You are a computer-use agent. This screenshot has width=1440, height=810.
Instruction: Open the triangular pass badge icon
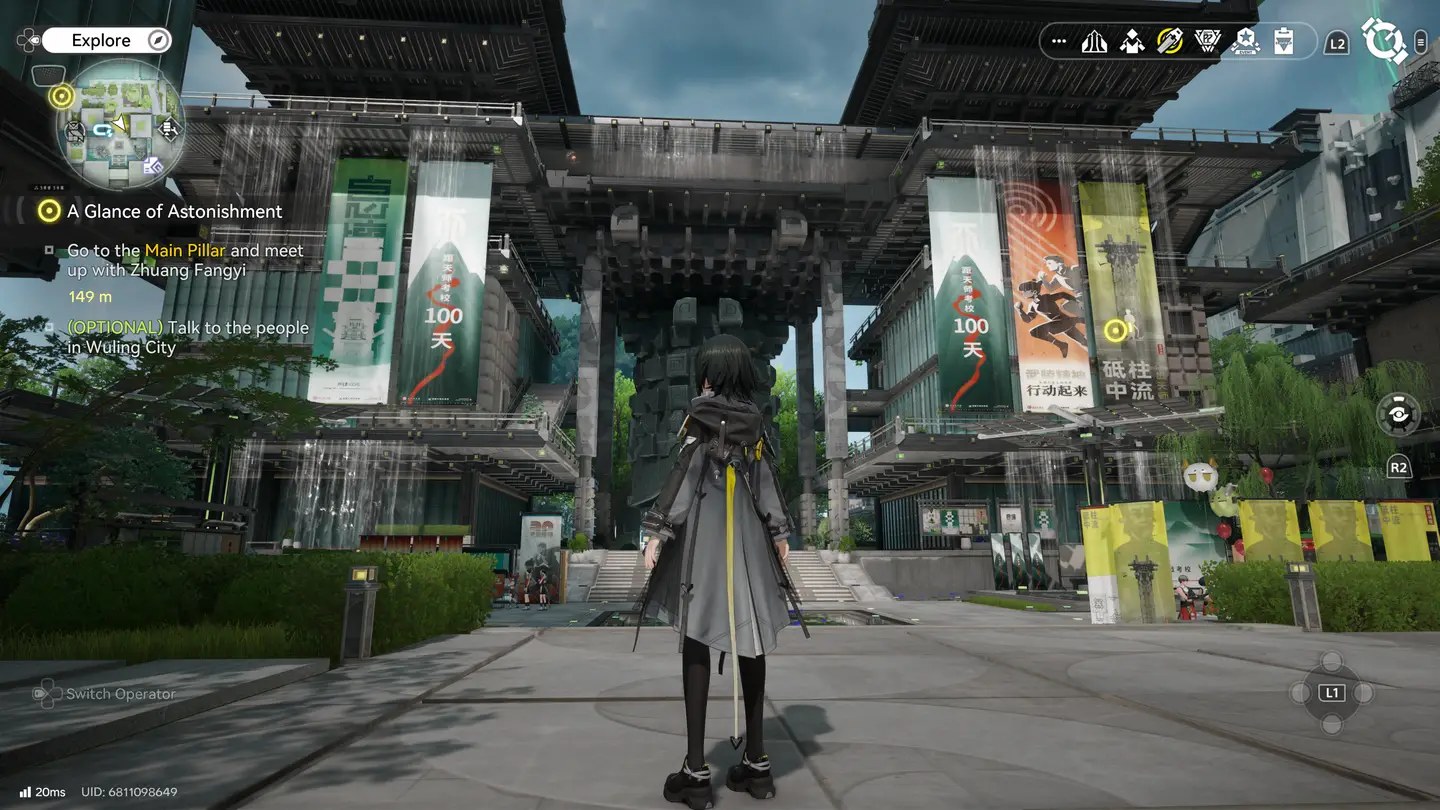1208,42
